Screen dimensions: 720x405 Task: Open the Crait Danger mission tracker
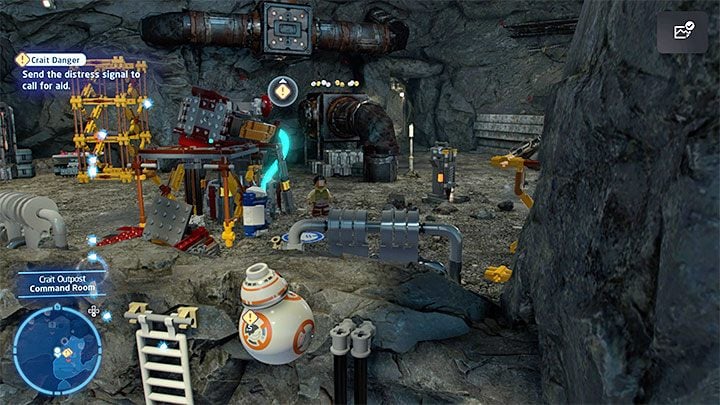52,59
